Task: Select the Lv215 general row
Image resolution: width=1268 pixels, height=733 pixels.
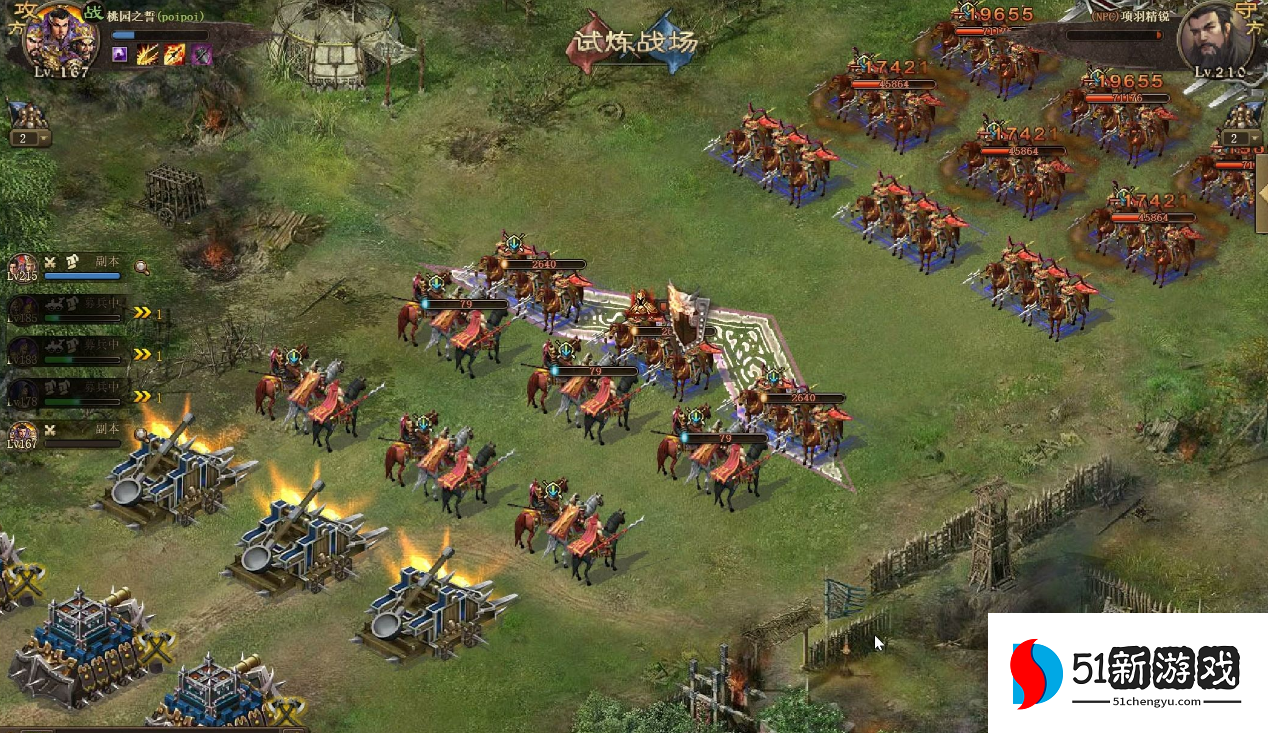Action: pyautogui.click(x=70, y=268)
